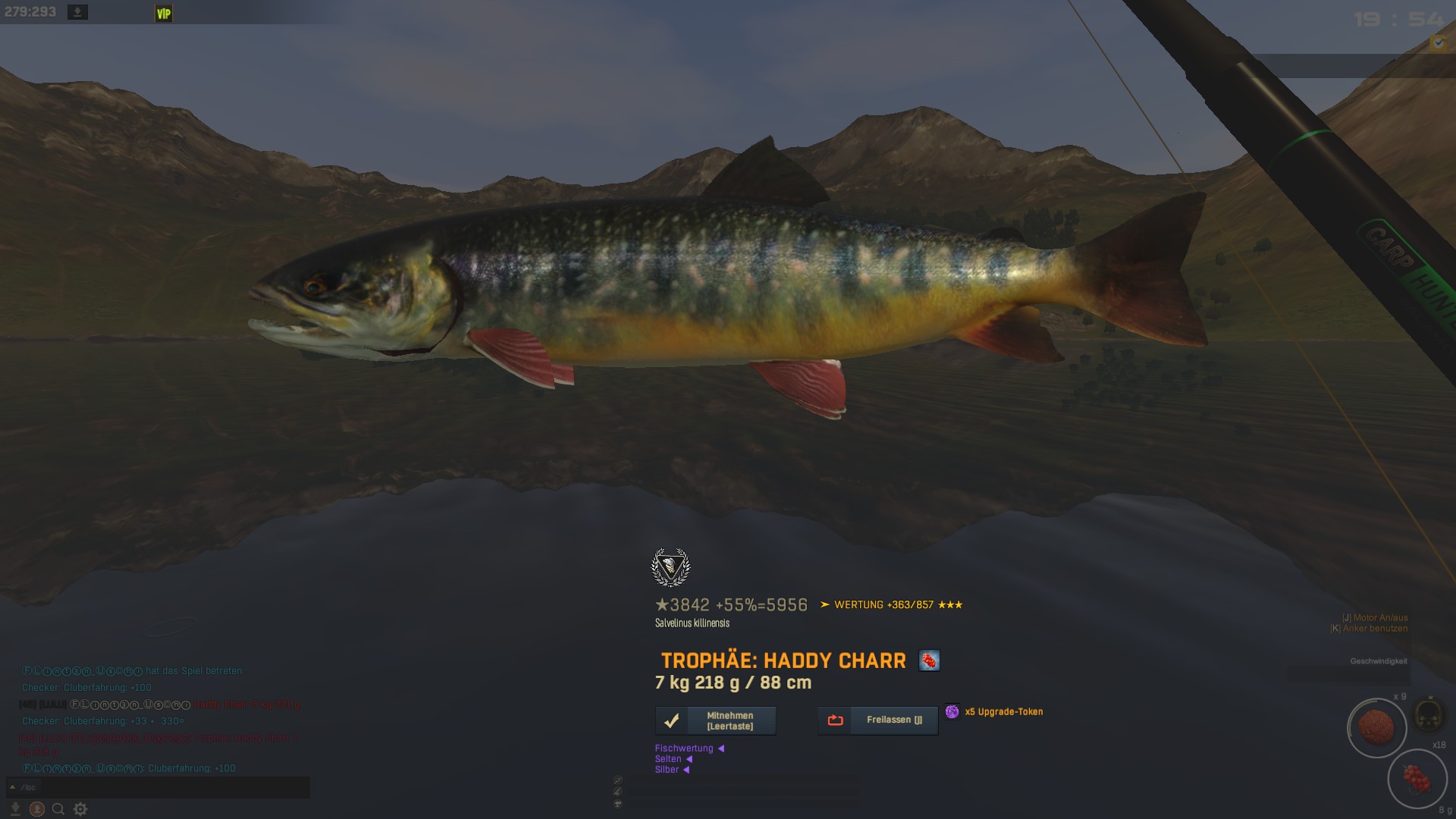Click the silver trophy laurel badge
The image size is (1456, 819).
click(x=670, y=567)
